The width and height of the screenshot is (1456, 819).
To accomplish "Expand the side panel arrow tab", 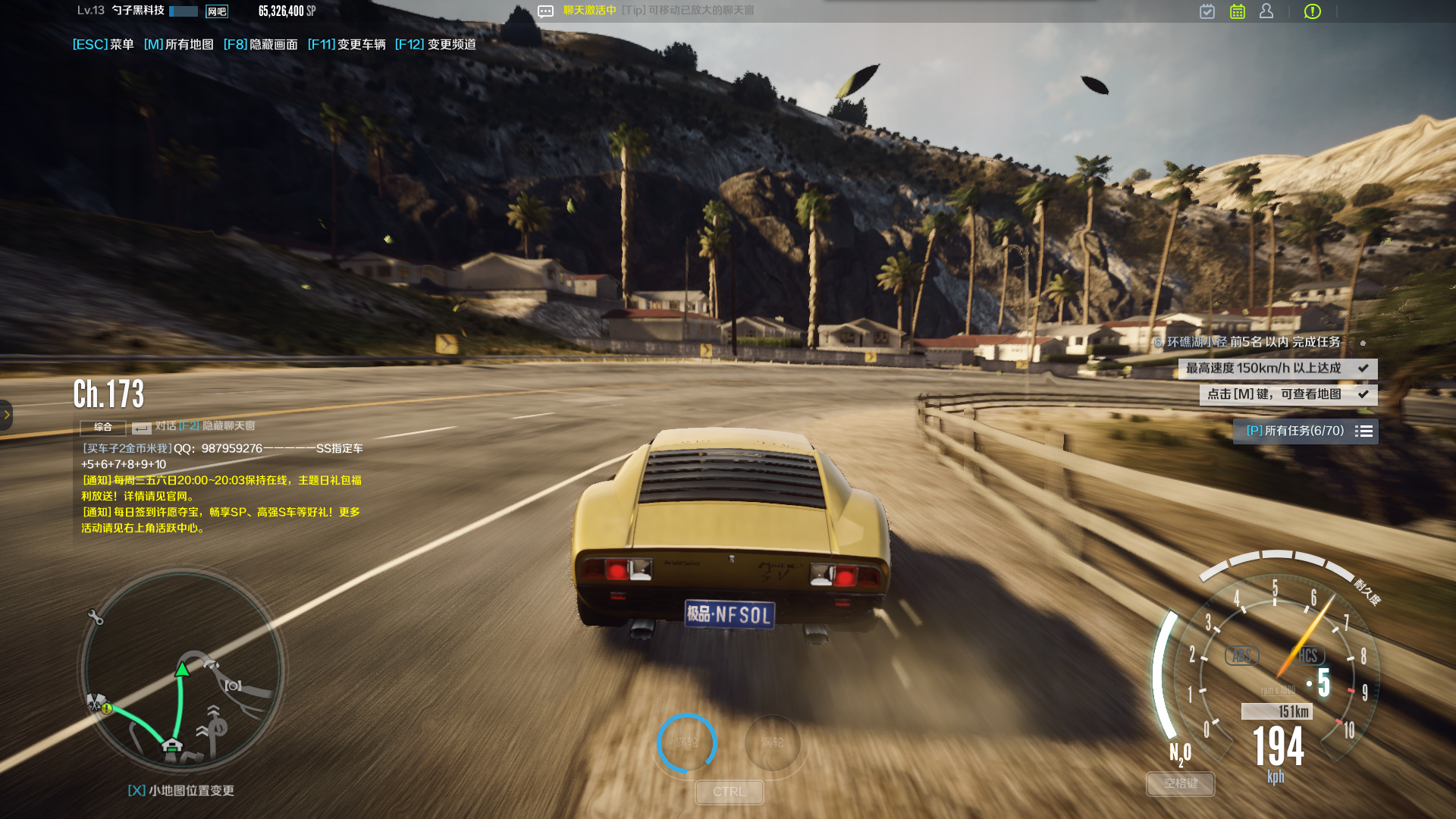I will (x=6, y=415).
